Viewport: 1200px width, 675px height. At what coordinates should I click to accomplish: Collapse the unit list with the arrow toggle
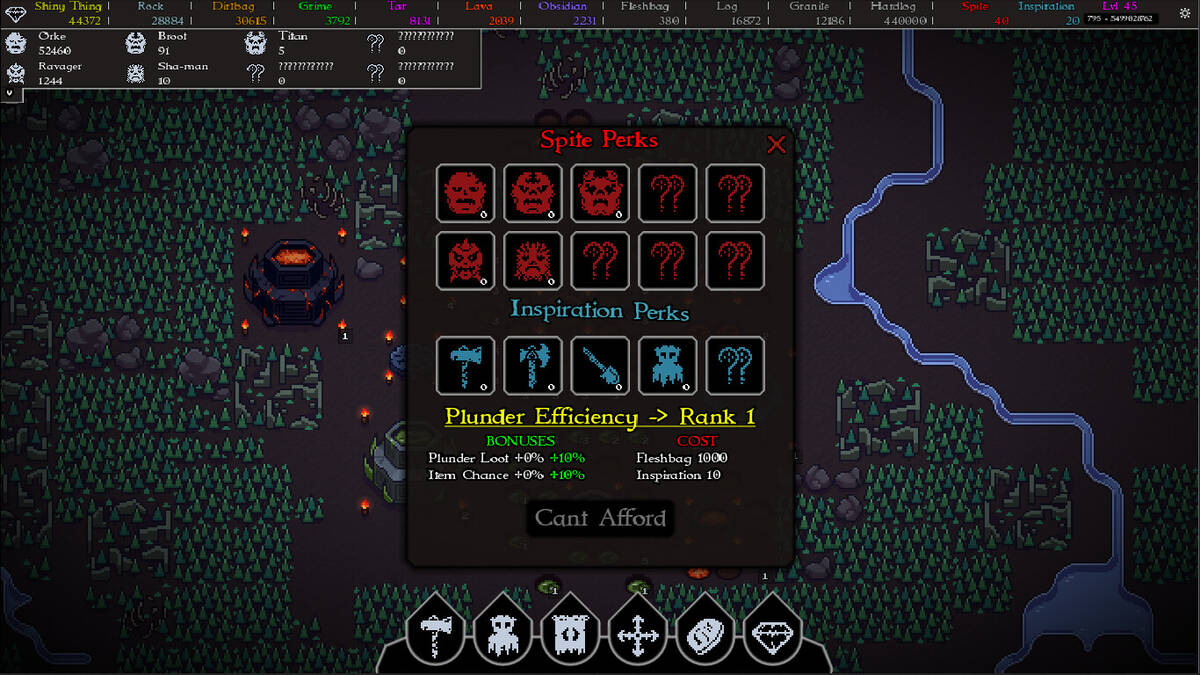[x=10, y=92]
